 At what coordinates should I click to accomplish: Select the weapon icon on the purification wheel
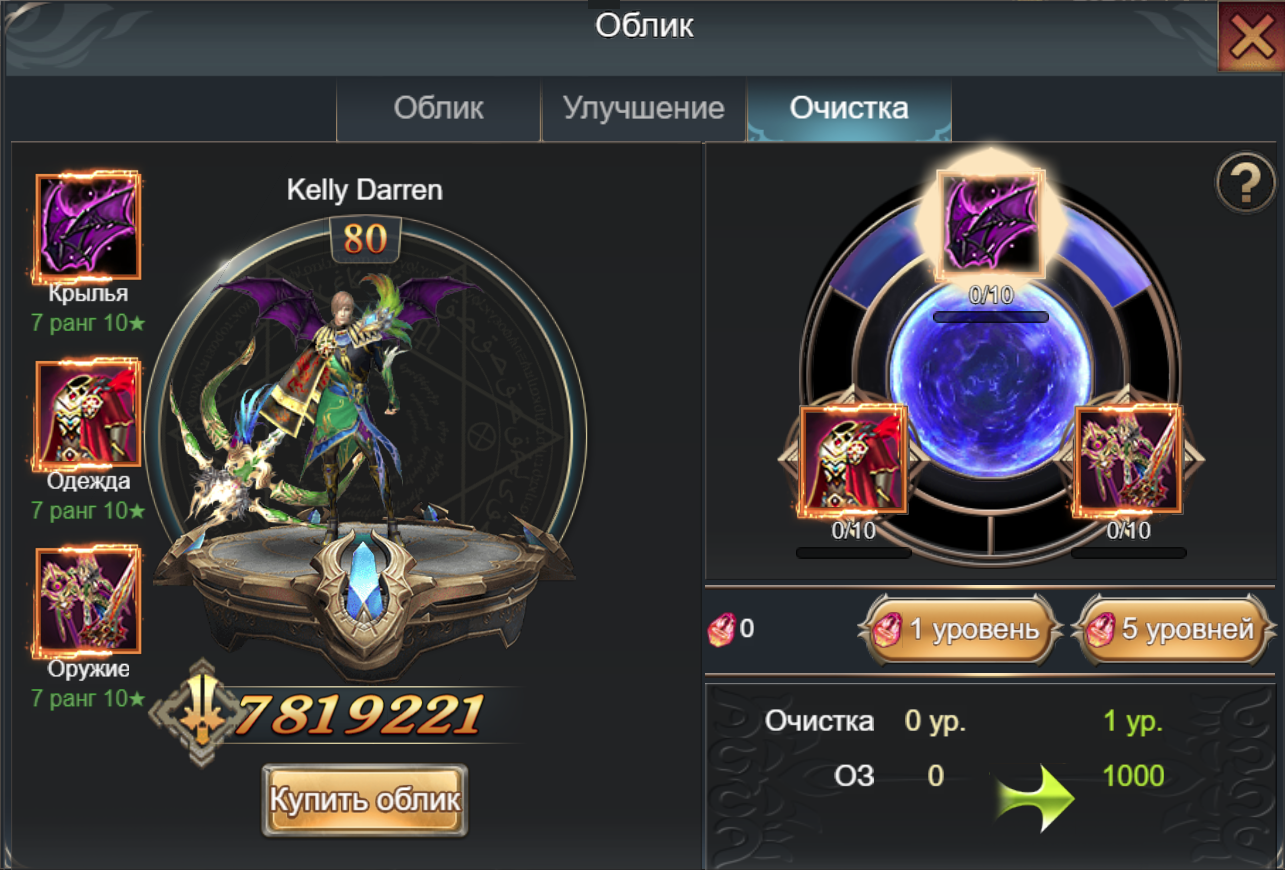pos(1128,460)
